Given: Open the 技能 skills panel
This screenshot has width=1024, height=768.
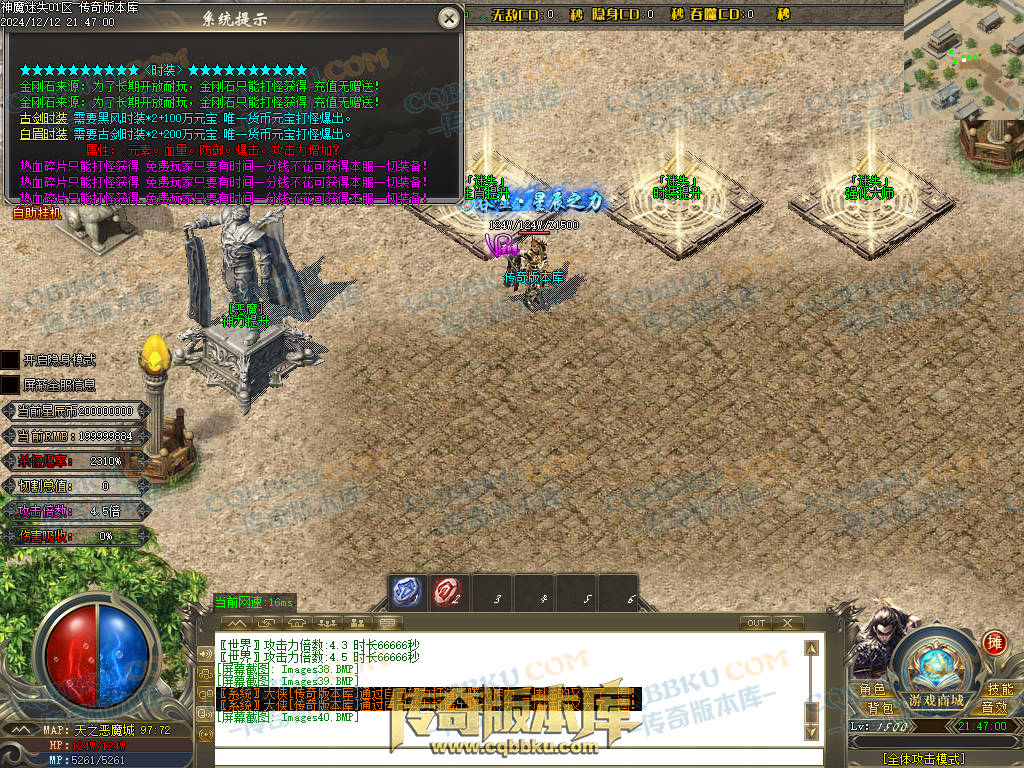Looking at the screenshot, I should tap(999, 690).
